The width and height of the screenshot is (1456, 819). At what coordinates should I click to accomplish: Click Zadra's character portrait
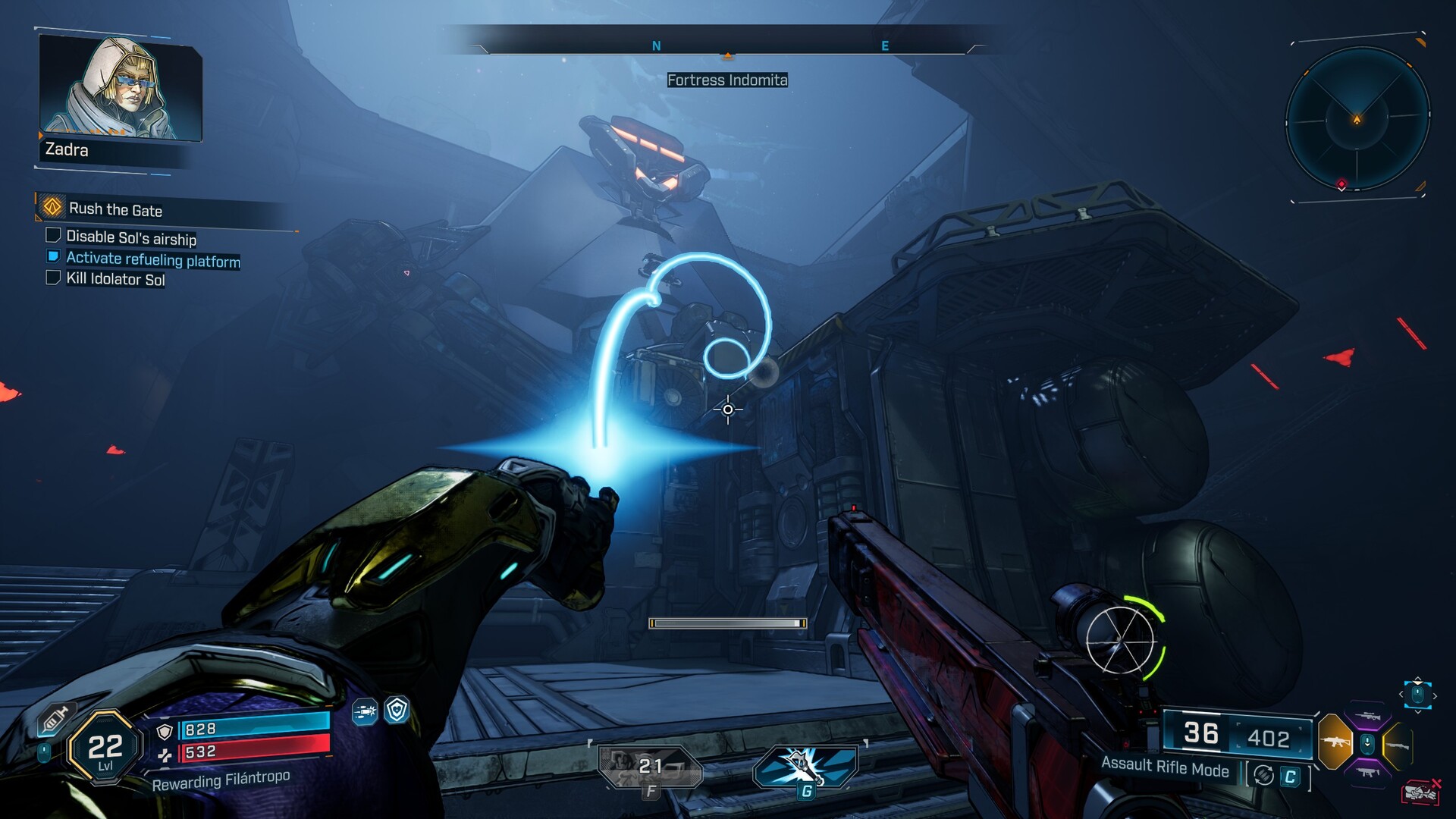(120, 87)
